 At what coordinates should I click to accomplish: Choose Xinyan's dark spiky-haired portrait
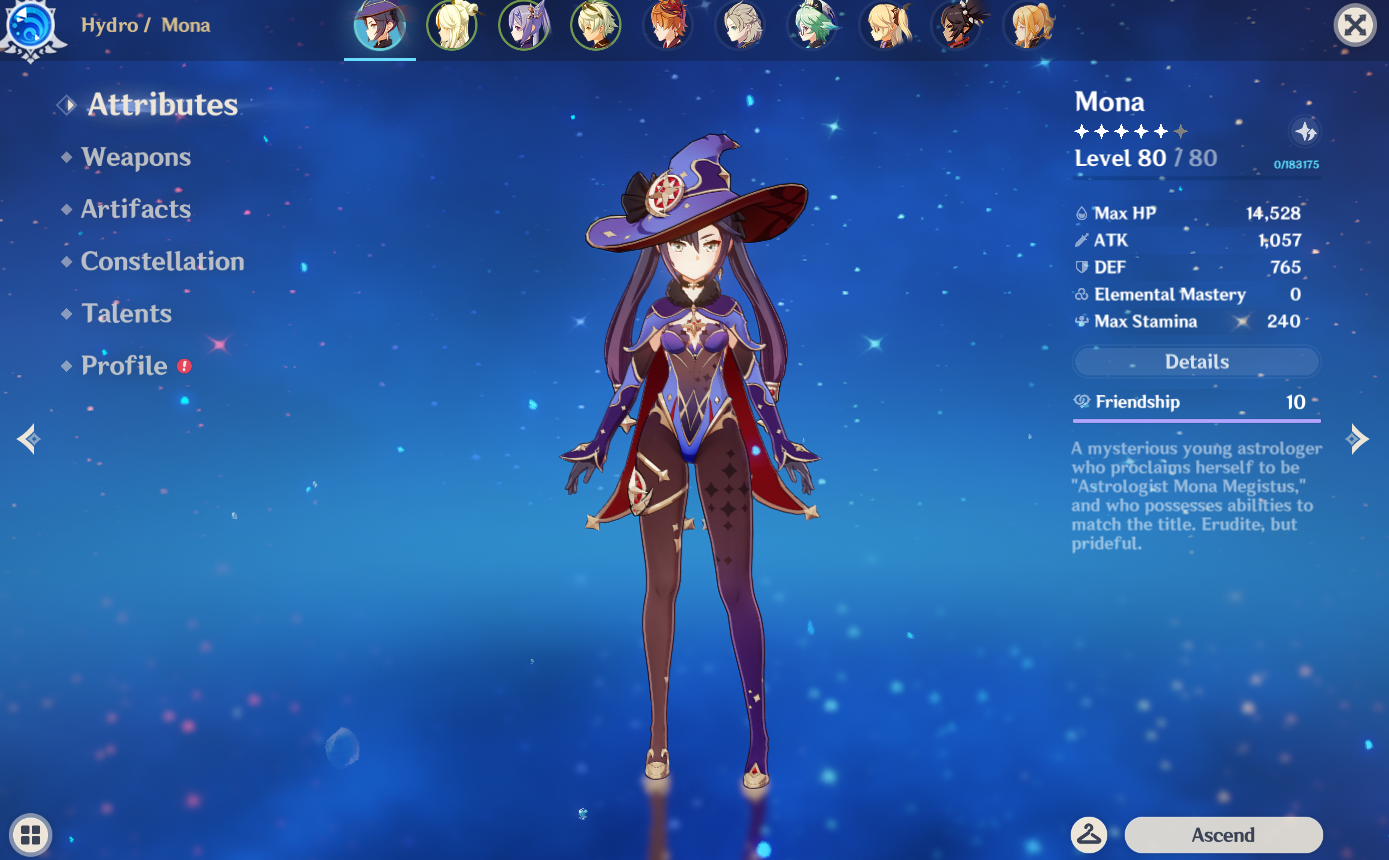(x=957, y=25)
